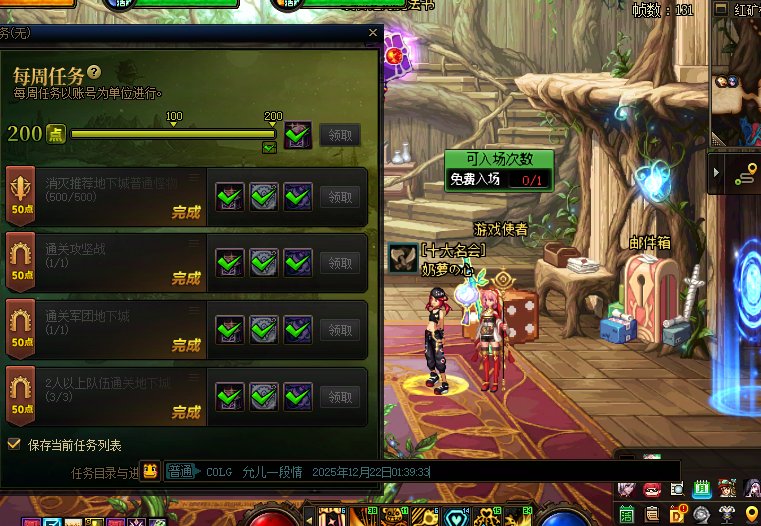Select the 普通 chat channel button
The height and width of the screenshot is (526, 761).
click(x=181, y=471)
